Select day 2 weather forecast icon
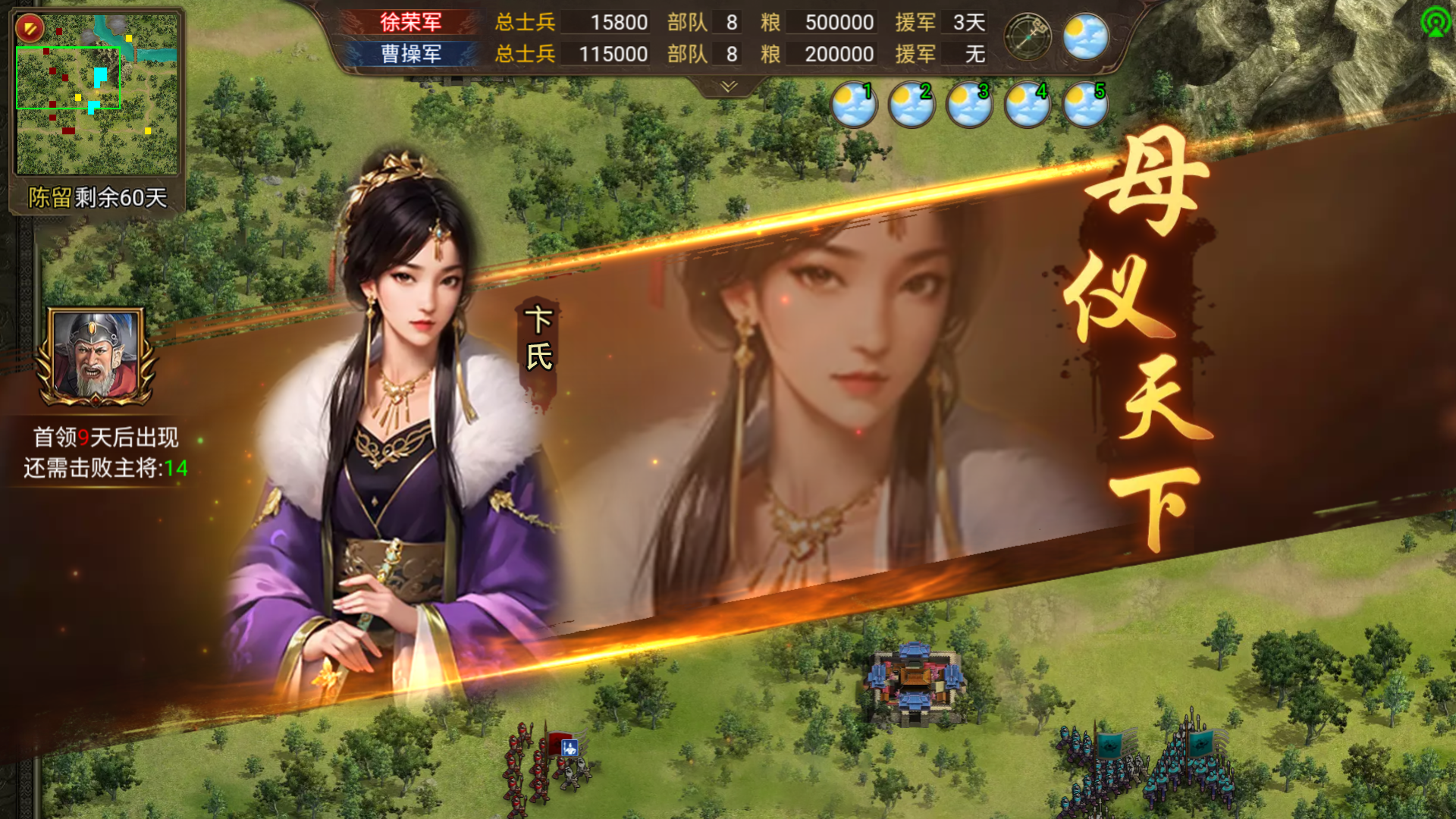 pyautogui.click(x=912, y=105)
